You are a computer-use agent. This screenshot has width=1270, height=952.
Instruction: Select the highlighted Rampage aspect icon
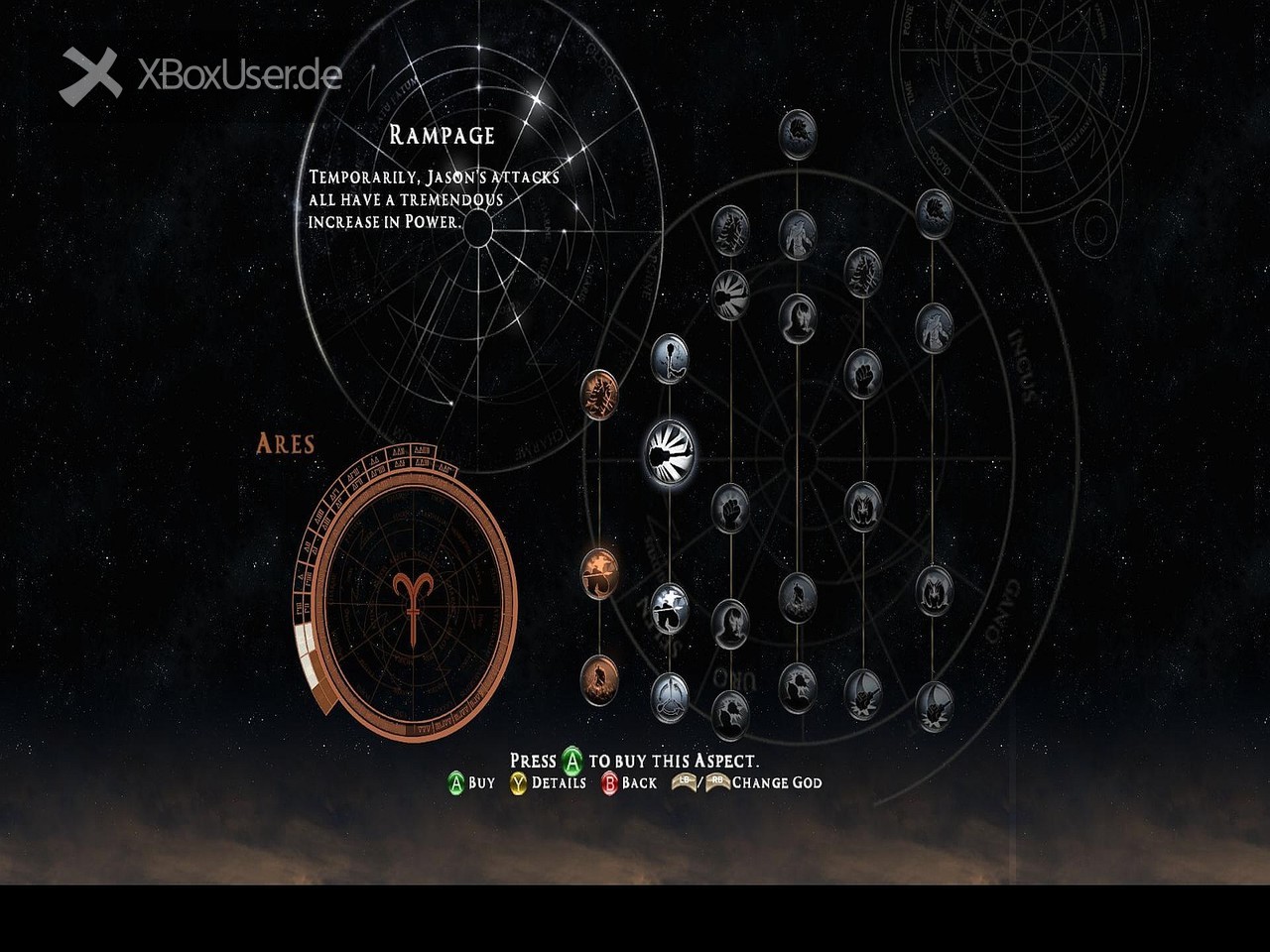[670, 453]
